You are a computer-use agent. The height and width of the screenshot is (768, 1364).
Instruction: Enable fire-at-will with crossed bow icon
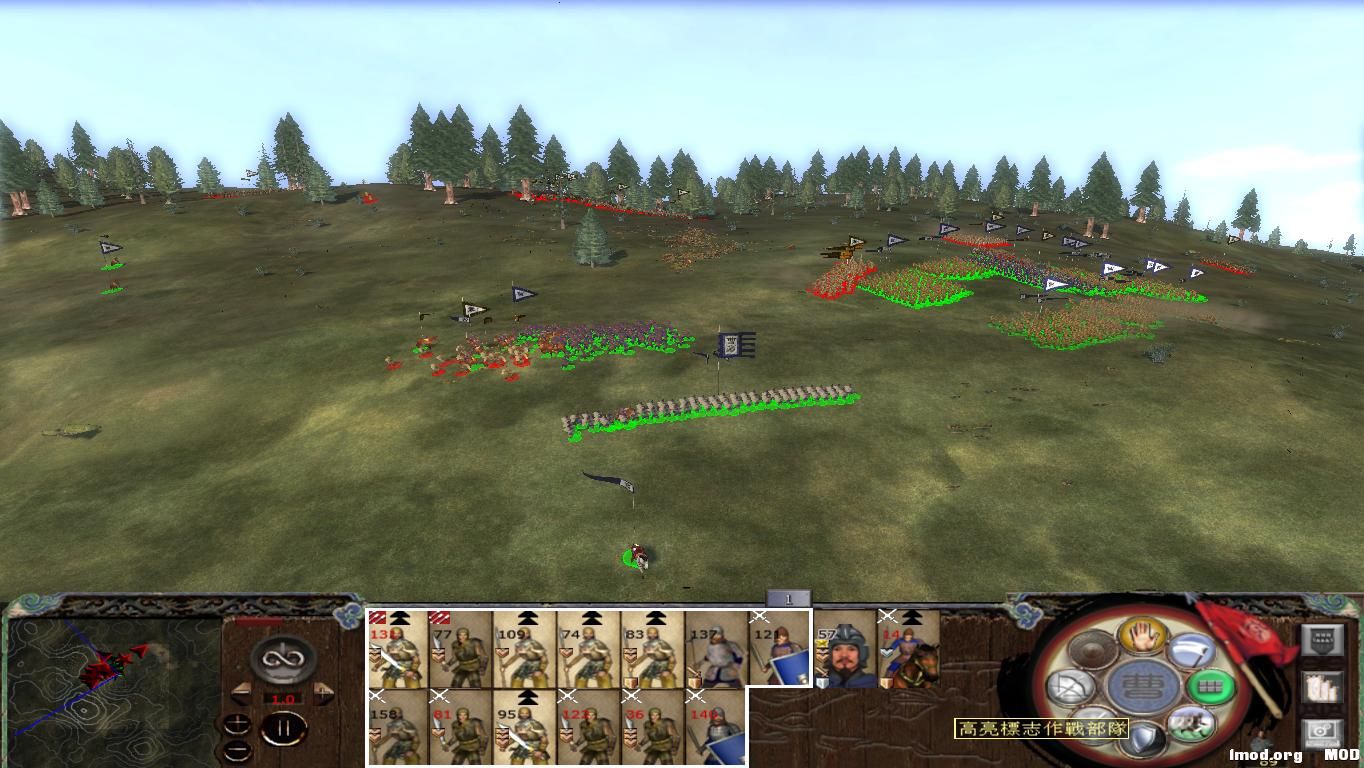pyautogui.click(x=1073, y=686)
